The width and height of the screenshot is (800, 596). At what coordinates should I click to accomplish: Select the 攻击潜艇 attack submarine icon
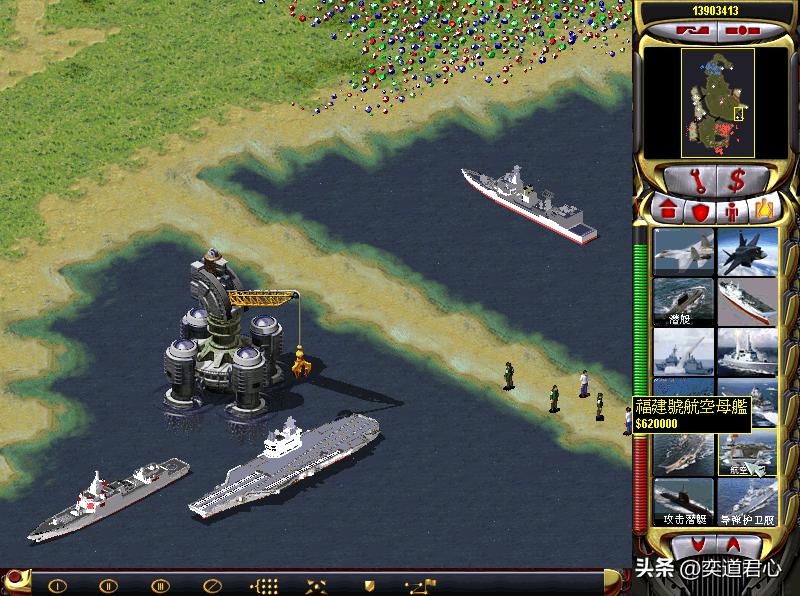tap(683, 502)
